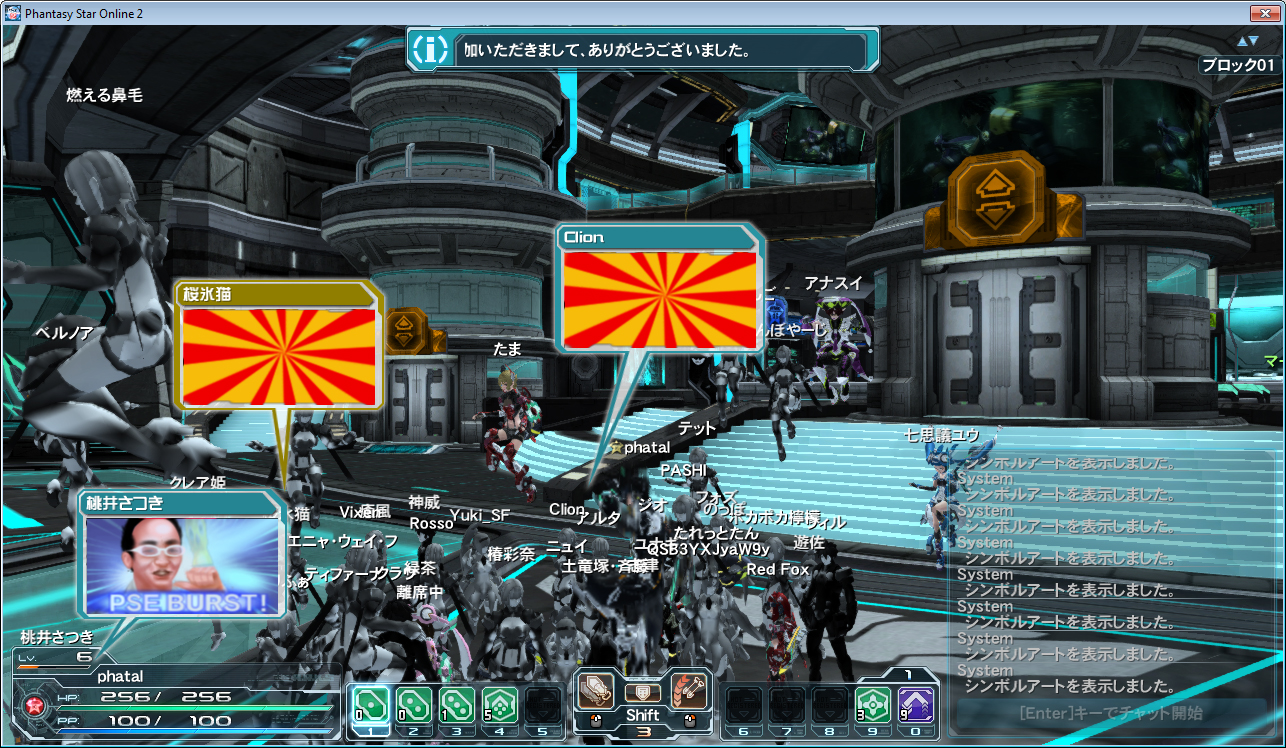Screen dimensions: 1286x748
Task: Click the hexagonal item icon in subpalette slot 4
Action: pos(502,705)
